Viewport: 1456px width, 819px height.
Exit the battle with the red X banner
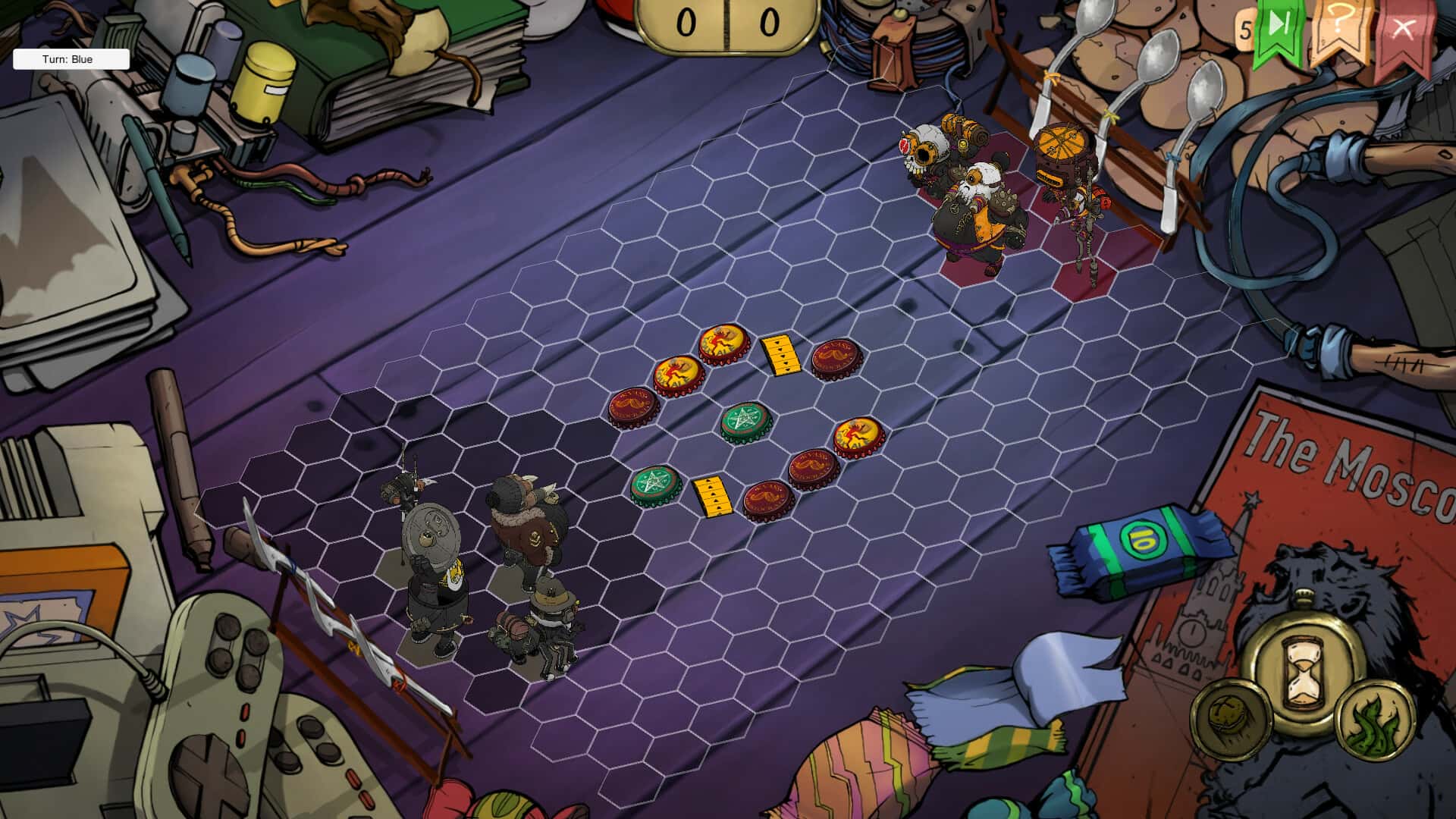(x=1404, y=30)
